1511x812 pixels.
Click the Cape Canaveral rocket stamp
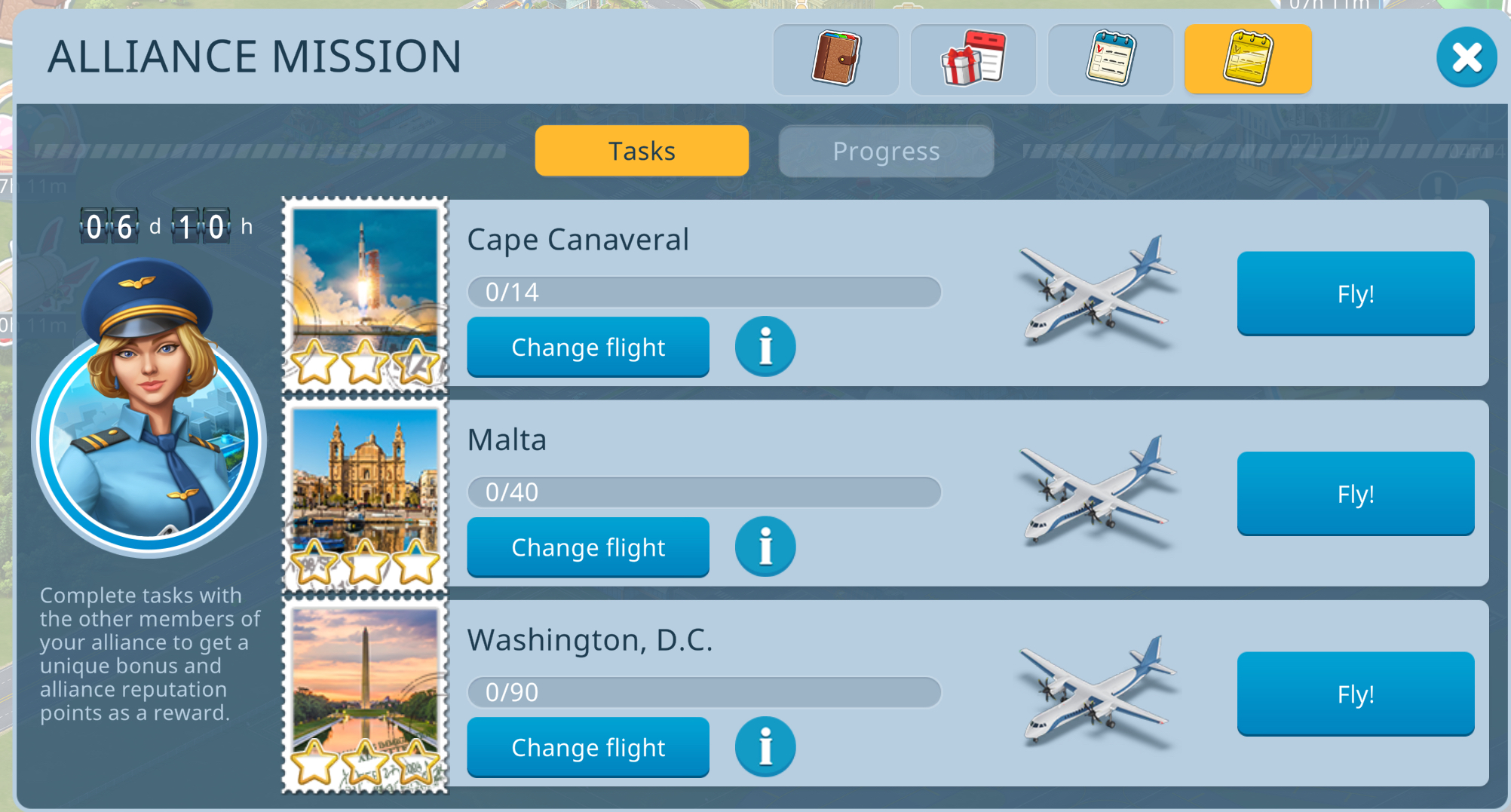point(365,294)
